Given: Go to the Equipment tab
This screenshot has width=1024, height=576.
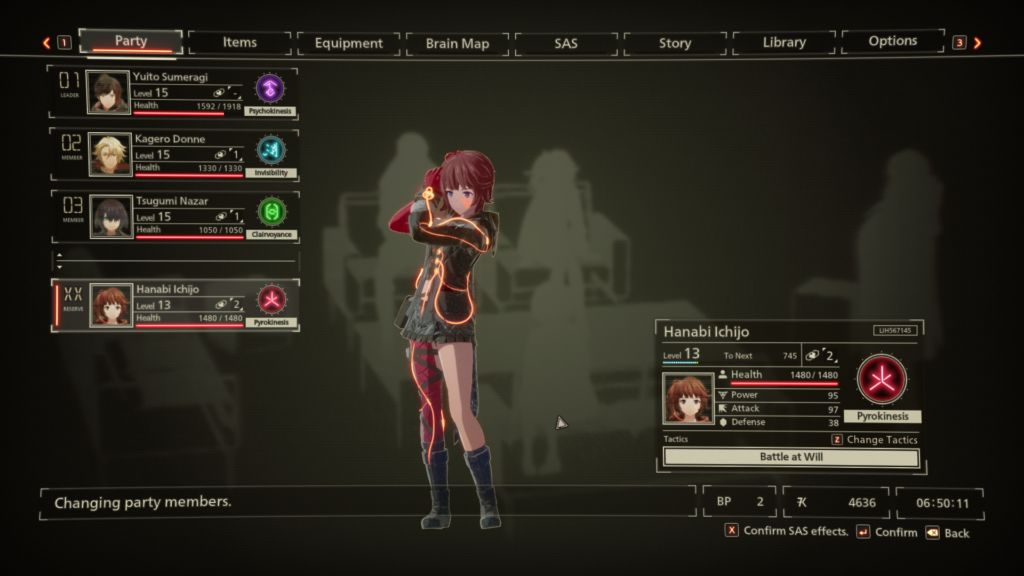Looking at the screenshot, I should [348, 43].
